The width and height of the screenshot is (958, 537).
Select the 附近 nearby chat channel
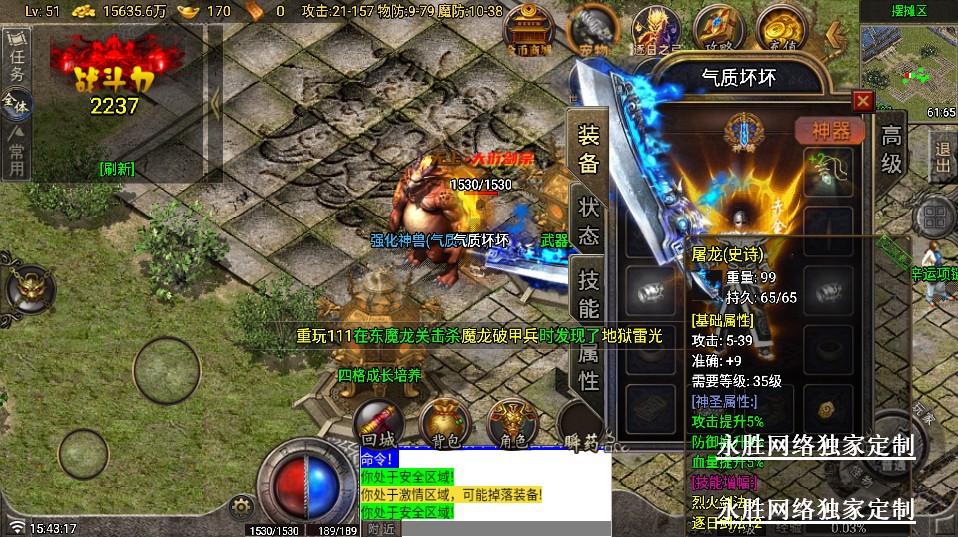pyautogui.click(x=380, y=528)
